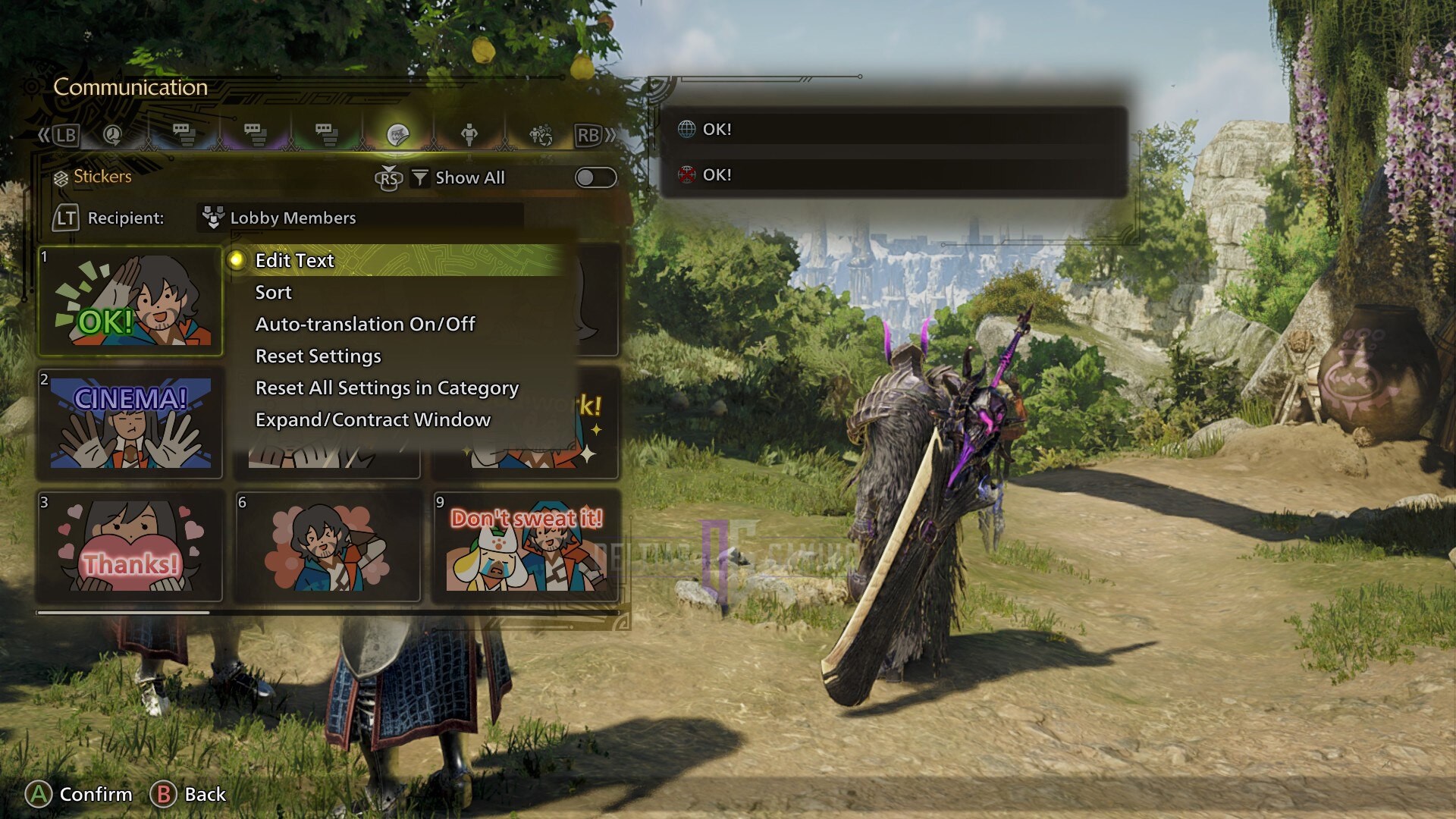Image resolution: width=1456 pixels, height=819 pixels.
Task: Open the Lobby Members recipient dropdown
Action: (x=361, y=218)
